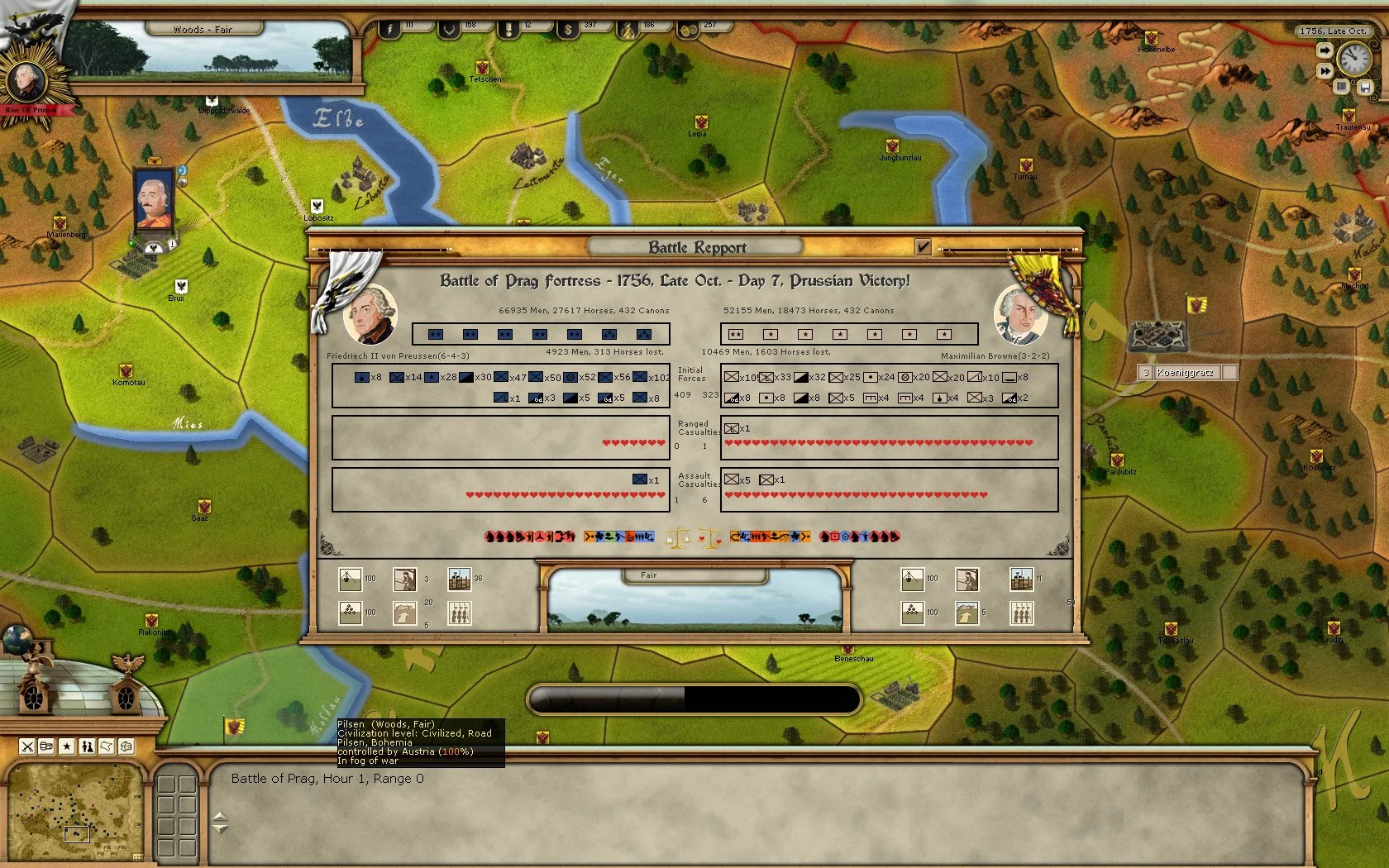Click the time progress bar at bottom center
The width and height of the screenshot is (1389, 868).
(697, 699)
